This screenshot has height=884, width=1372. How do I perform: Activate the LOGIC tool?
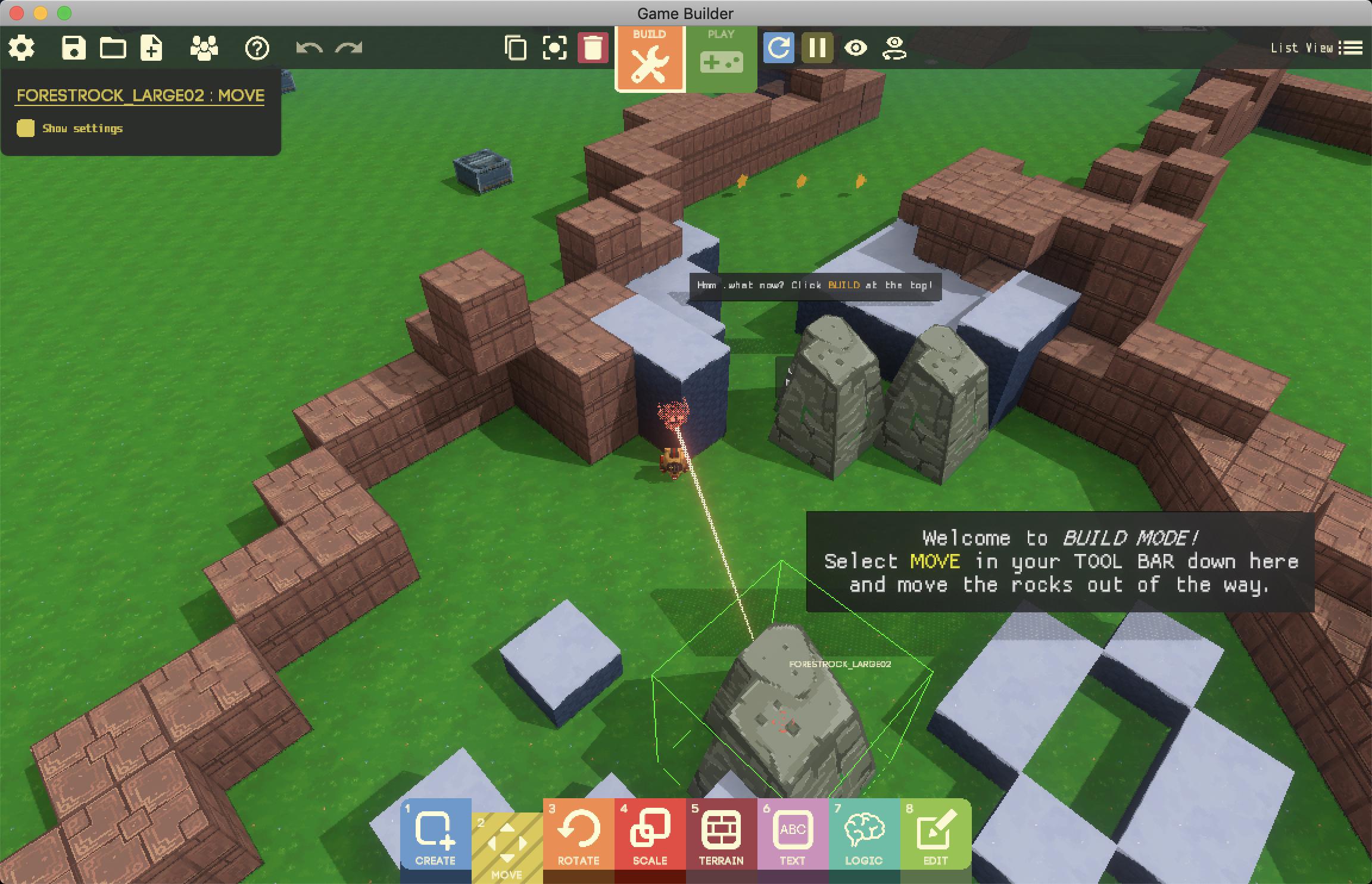(864, 834)
